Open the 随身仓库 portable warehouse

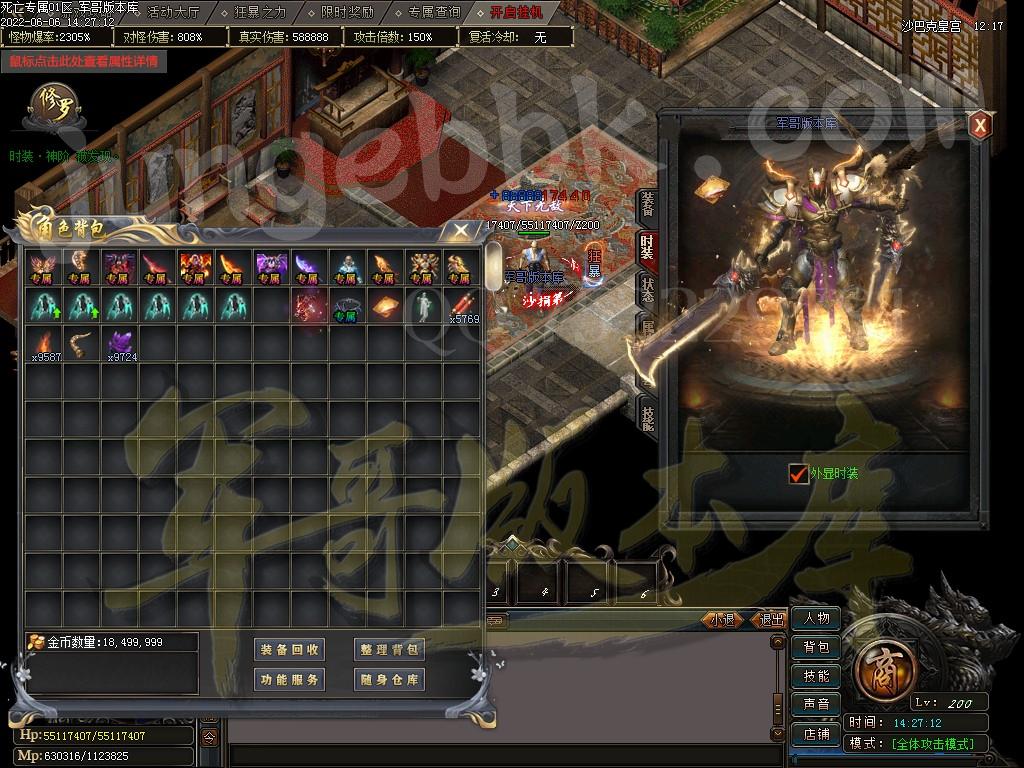coord(390,680)
